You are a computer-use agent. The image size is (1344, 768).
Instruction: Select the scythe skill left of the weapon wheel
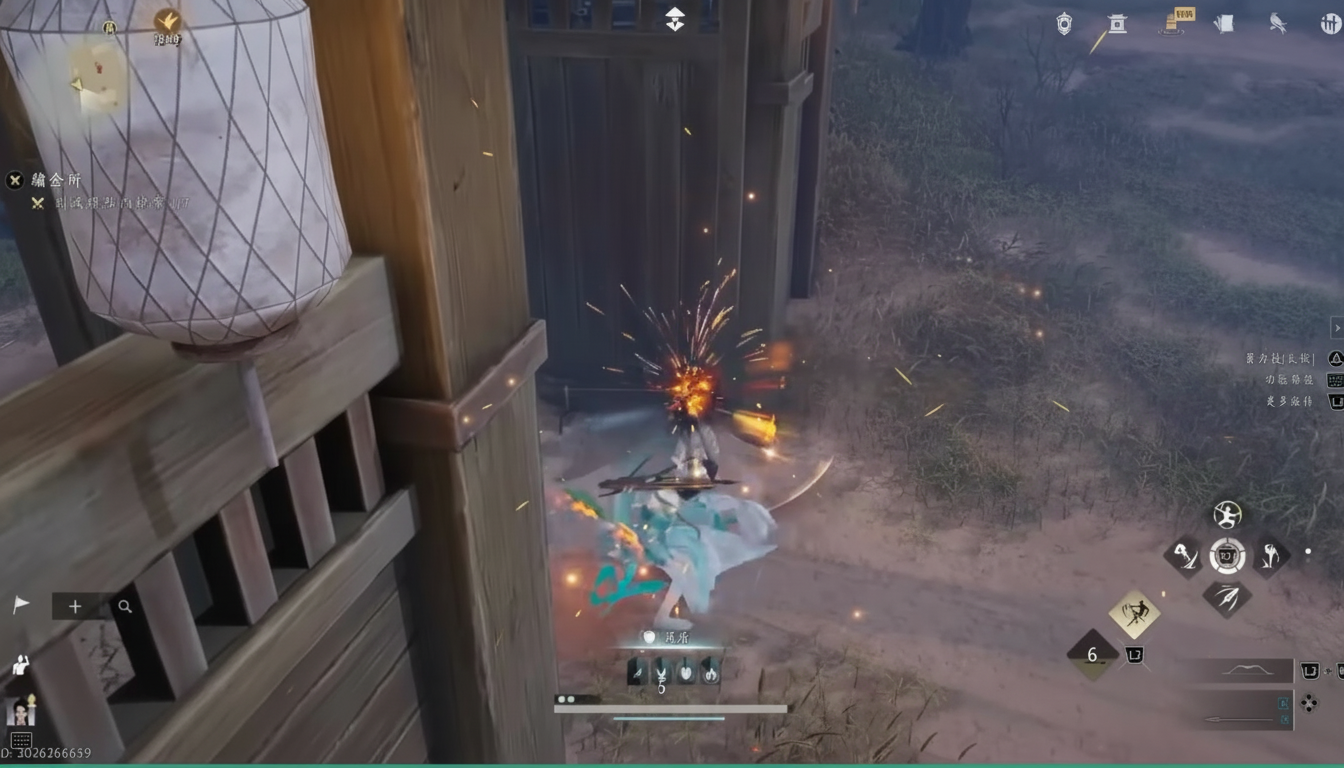(x=1184, y=558)
